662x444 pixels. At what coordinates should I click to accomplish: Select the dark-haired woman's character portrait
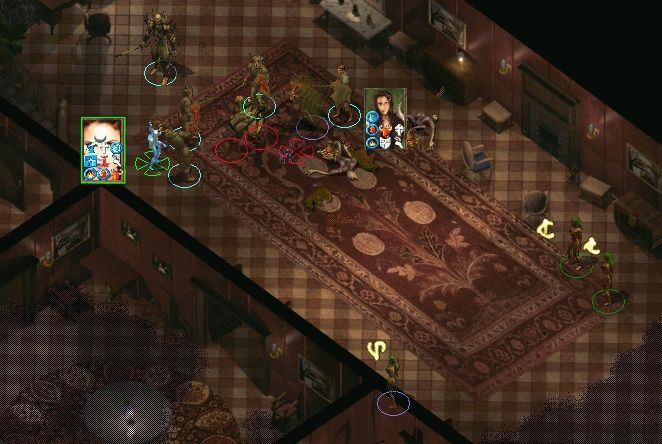click(385, 118)
